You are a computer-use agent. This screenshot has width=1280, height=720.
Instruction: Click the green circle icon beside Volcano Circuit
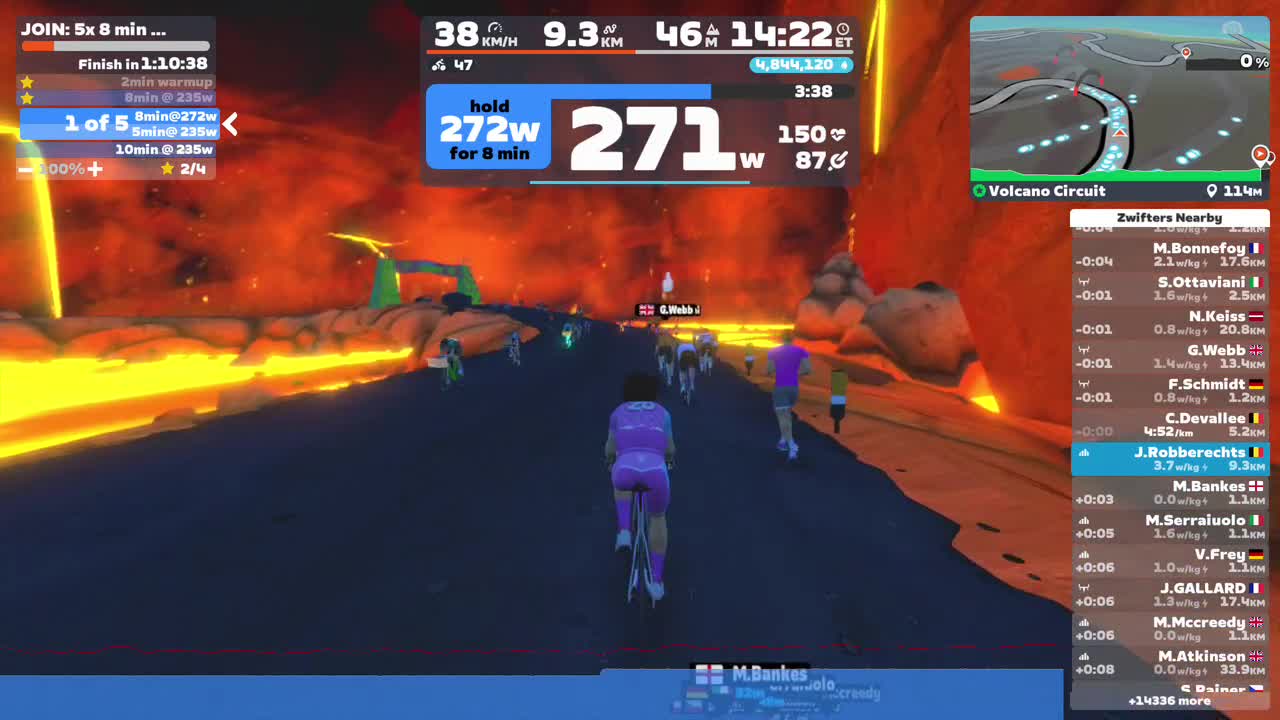click(978, 191)
